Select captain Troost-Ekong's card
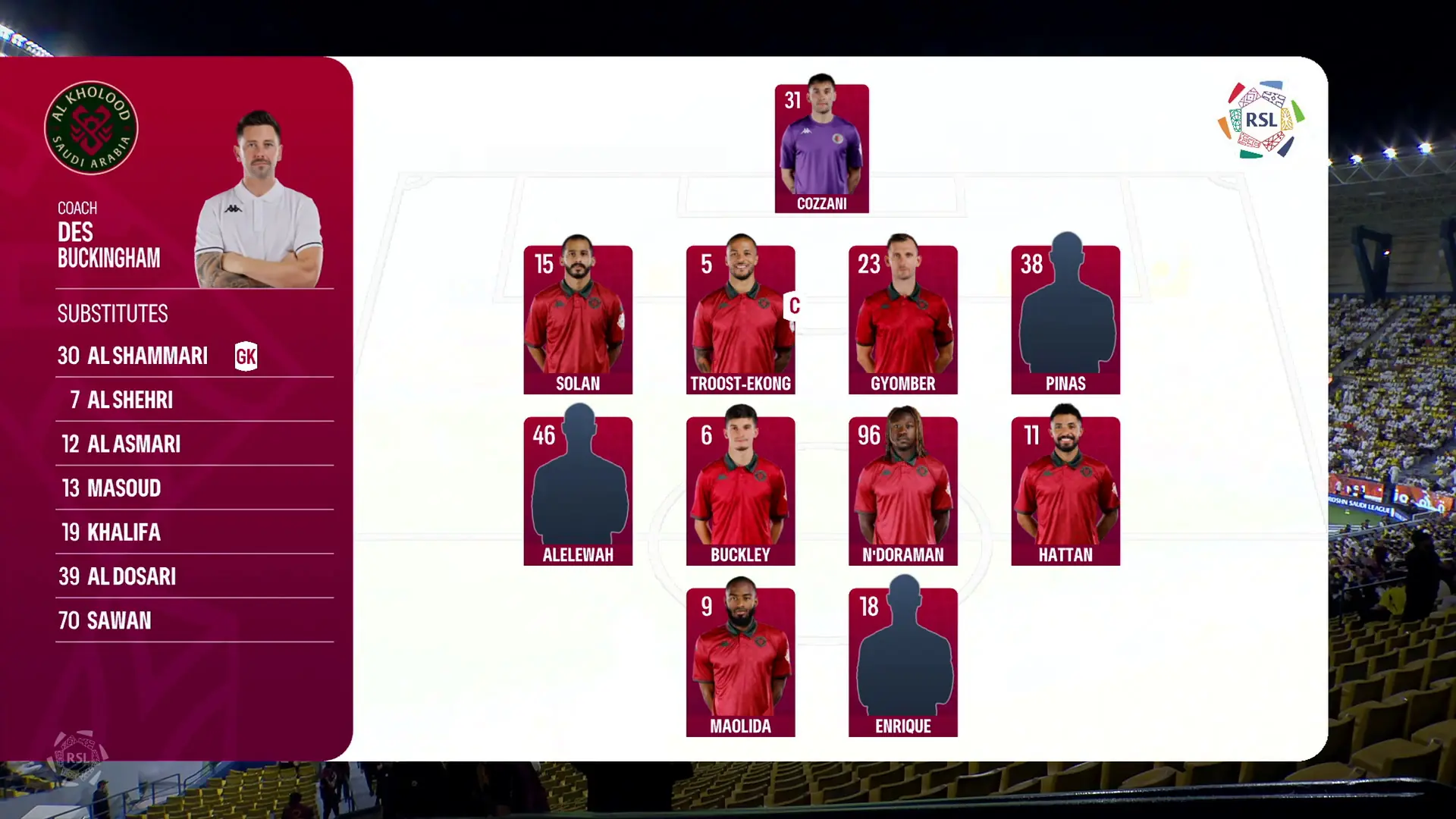 (x=740, y=319)
